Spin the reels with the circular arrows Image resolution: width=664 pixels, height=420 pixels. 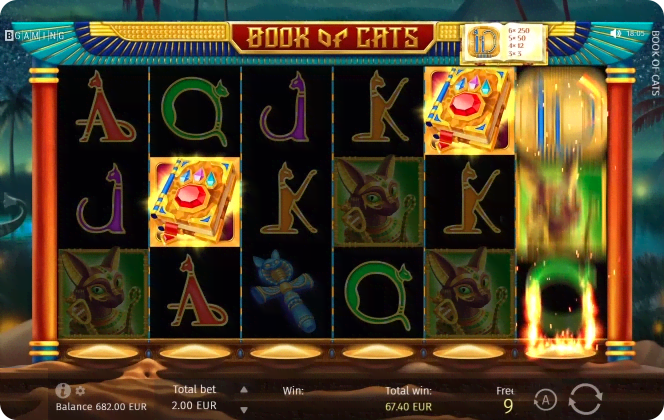587,398
